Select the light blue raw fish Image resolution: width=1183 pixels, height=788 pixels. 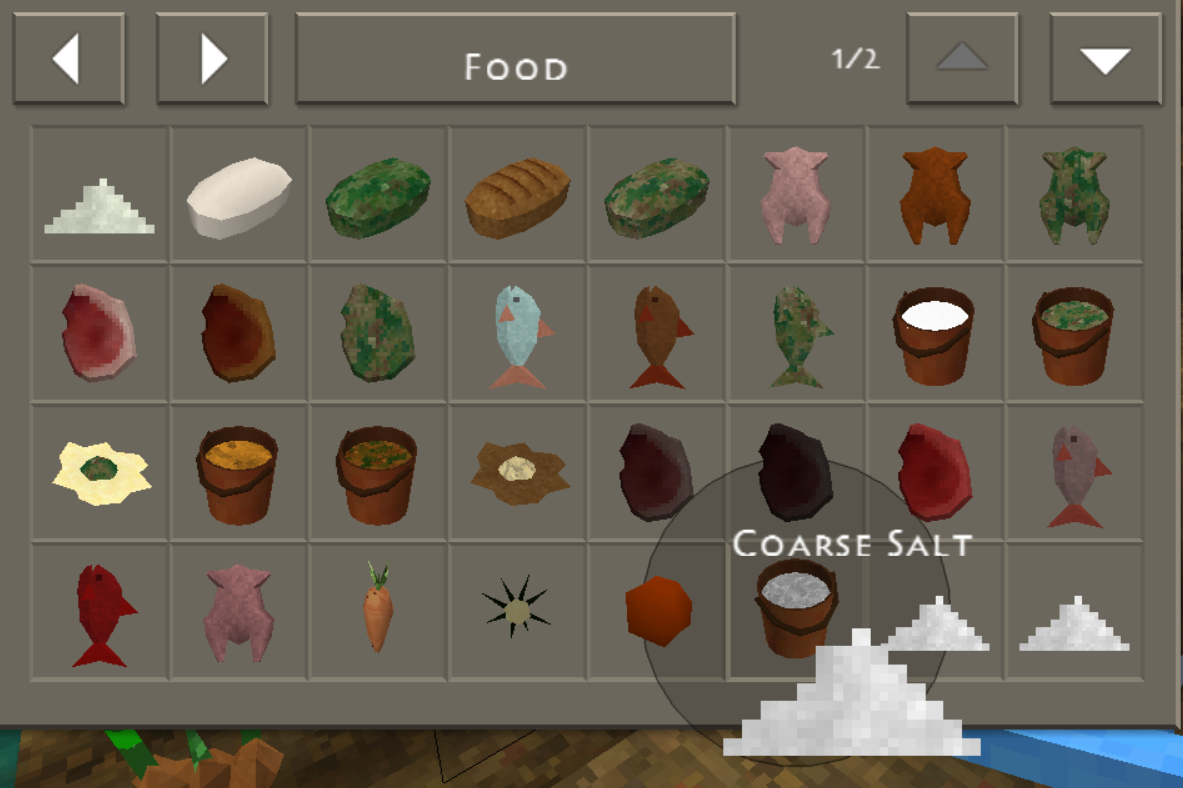click(517, 335)
